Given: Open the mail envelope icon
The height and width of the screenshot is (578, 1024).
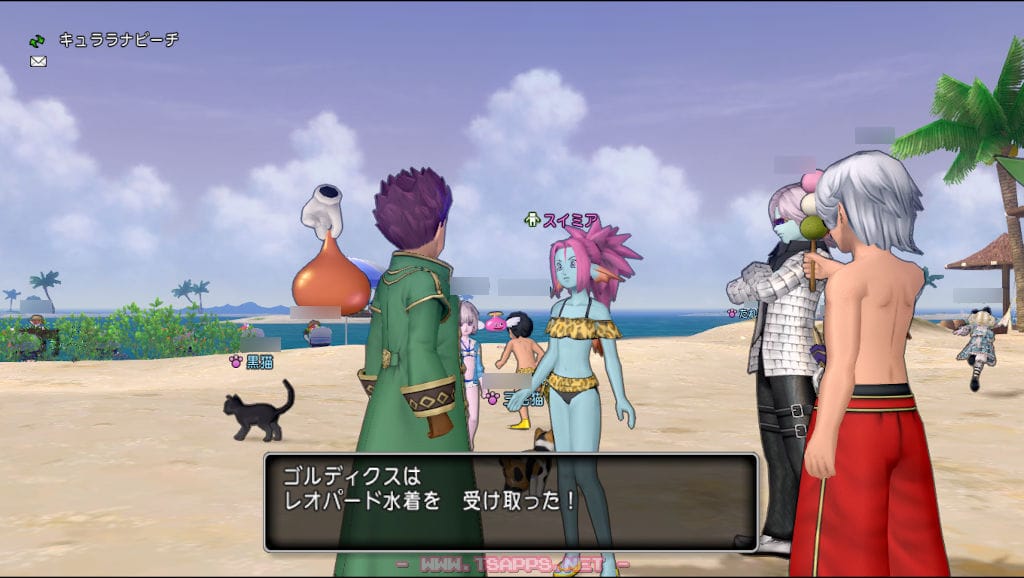Looking at the screenshot, I should (x=38, y=61).
